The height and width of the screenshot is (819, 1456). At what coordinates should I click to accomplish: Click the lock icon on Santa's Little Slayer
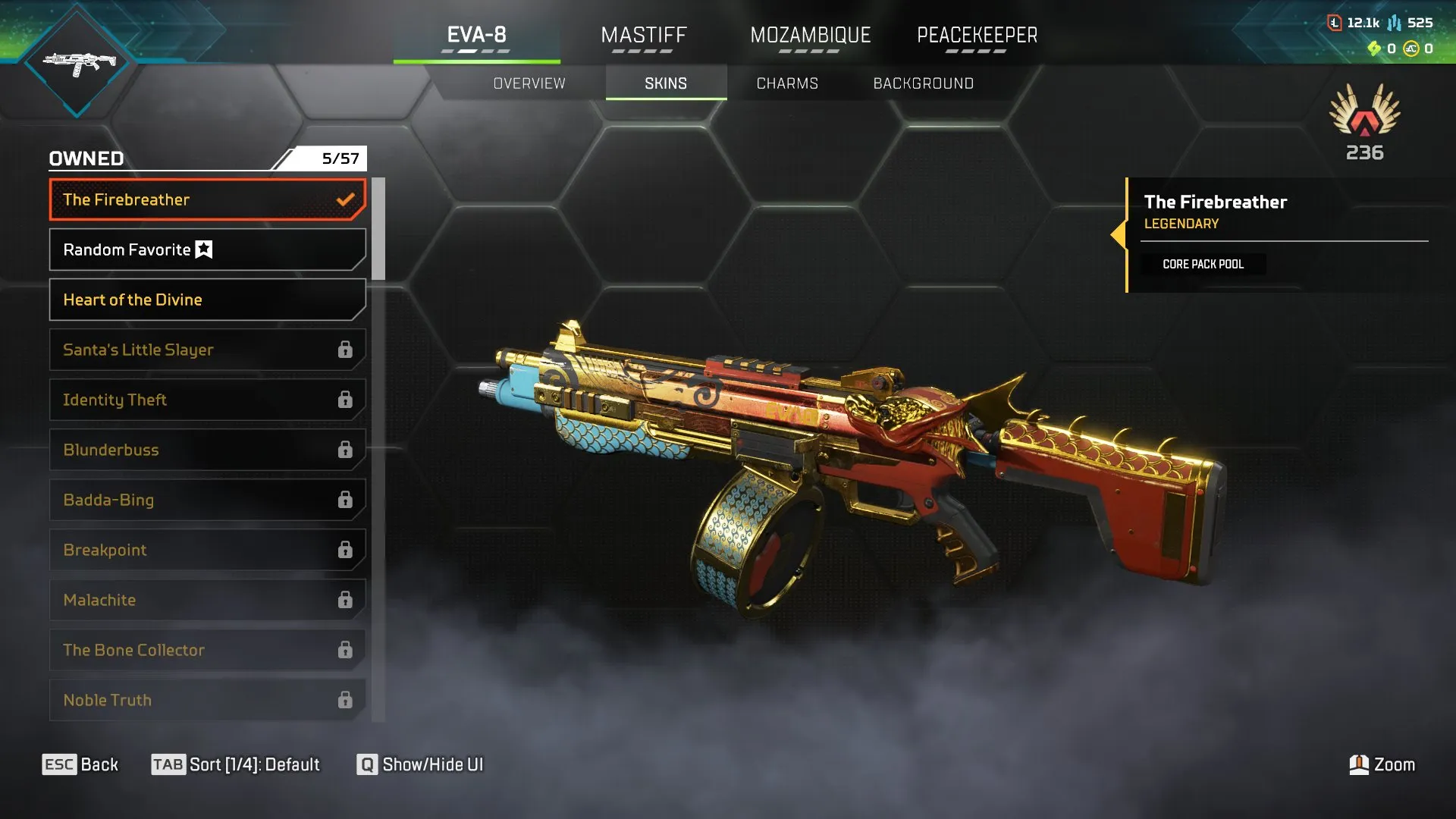(346, 350)
